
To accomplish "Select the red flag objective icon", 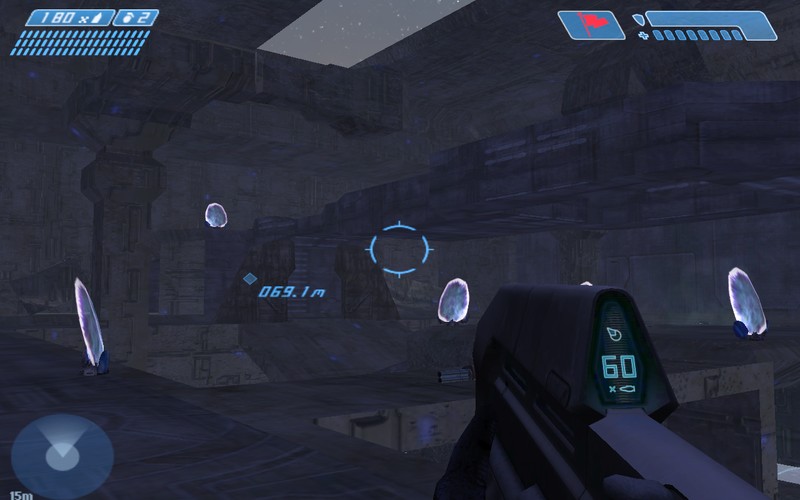I will click(591, 25).
